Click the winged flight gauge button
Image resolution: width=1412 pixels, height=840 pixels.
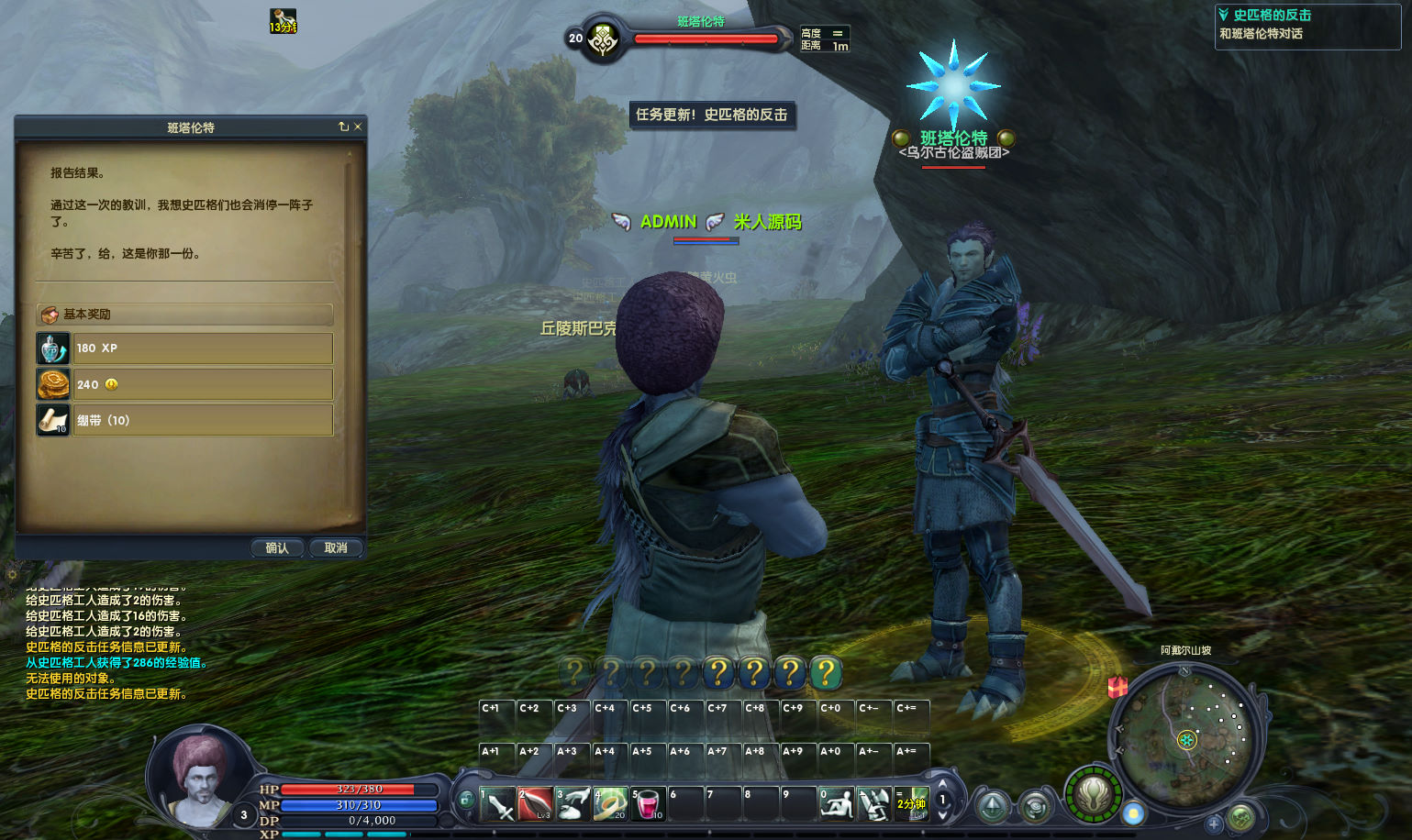tap(1093, 794)
